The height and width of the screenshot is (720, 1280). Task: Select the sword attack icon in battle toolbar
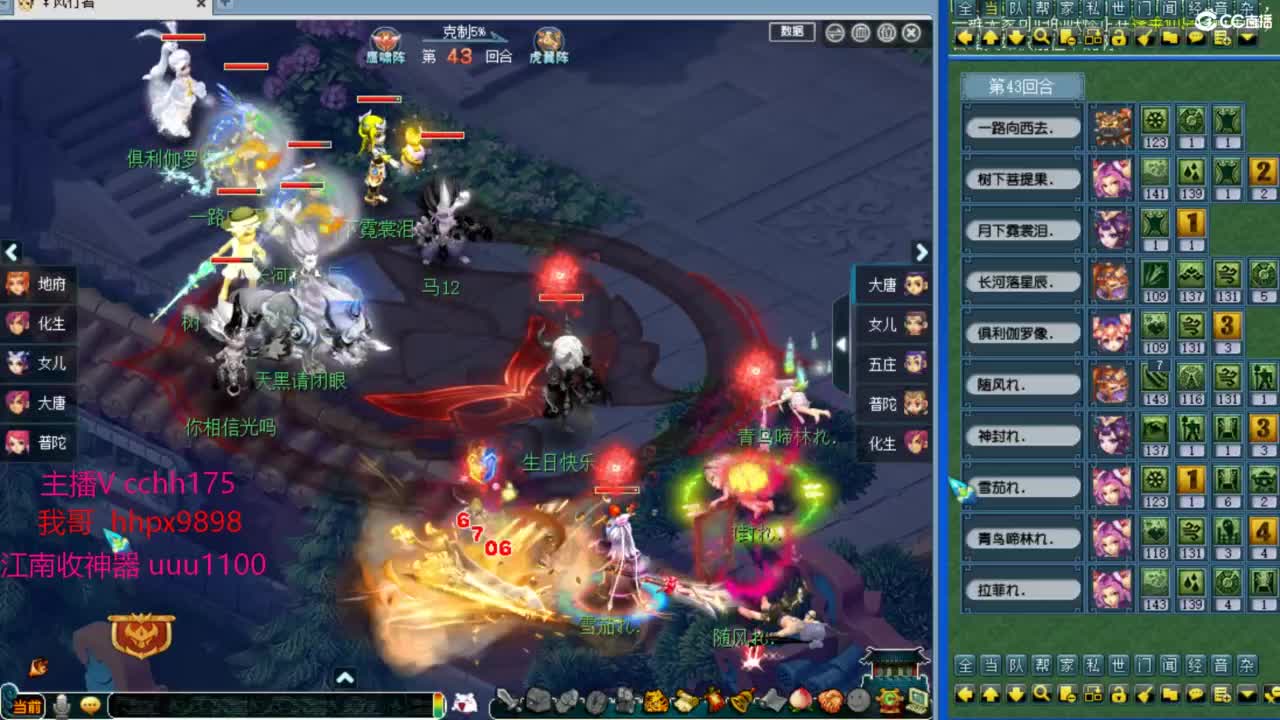click(508, 703)
